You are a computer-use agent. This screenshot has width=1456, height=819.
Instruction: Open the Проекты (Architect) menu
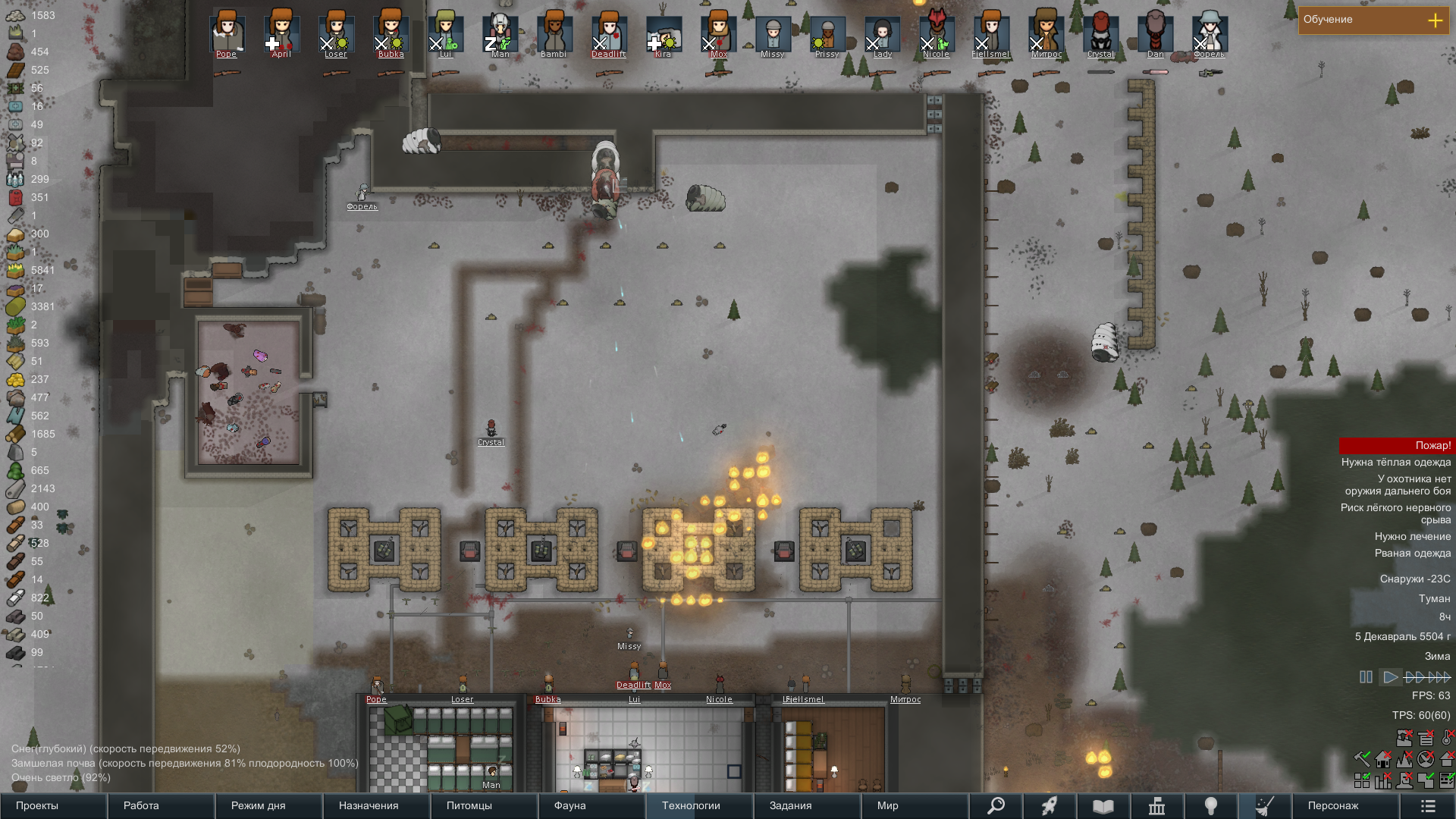click(53, 805)
